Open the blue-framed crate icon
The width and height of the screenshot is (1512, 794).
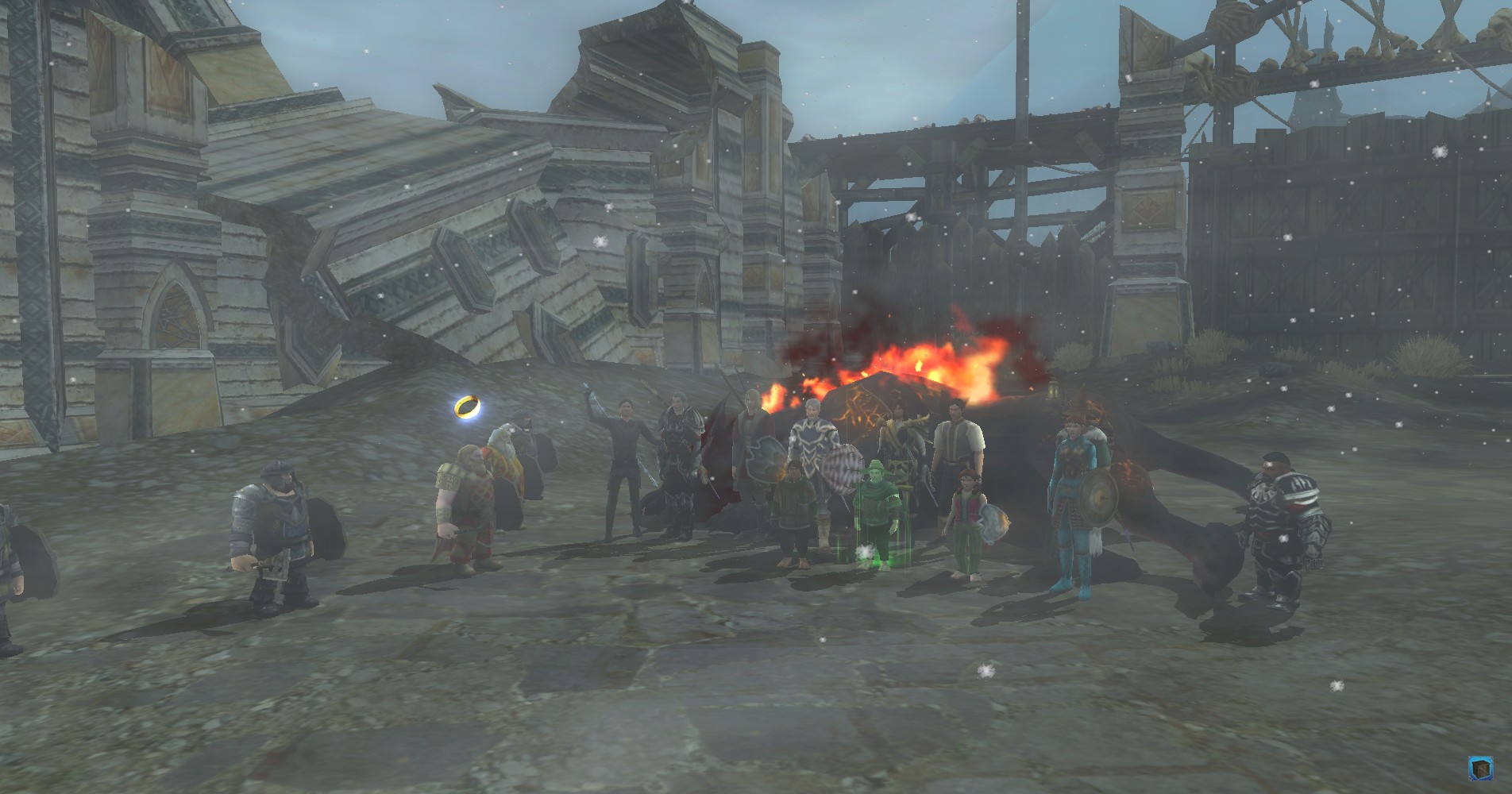click(1479, 767)
